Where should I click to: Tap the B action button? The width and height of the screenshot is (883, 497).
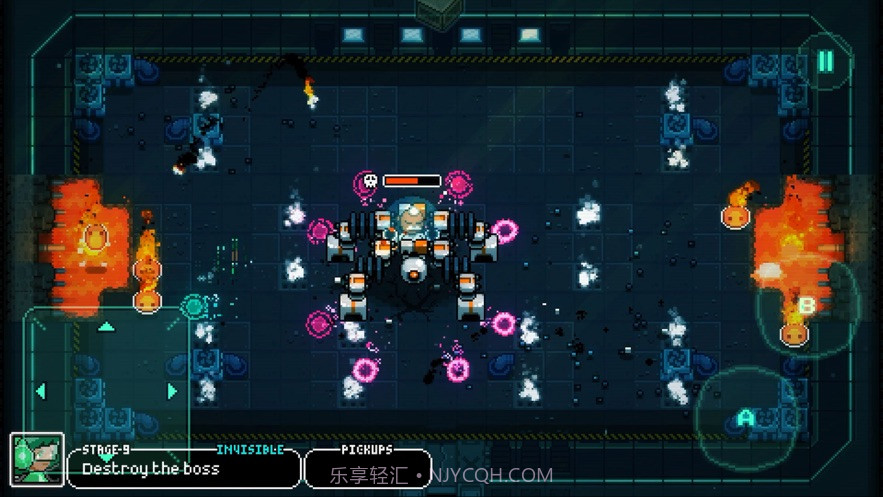807,306
